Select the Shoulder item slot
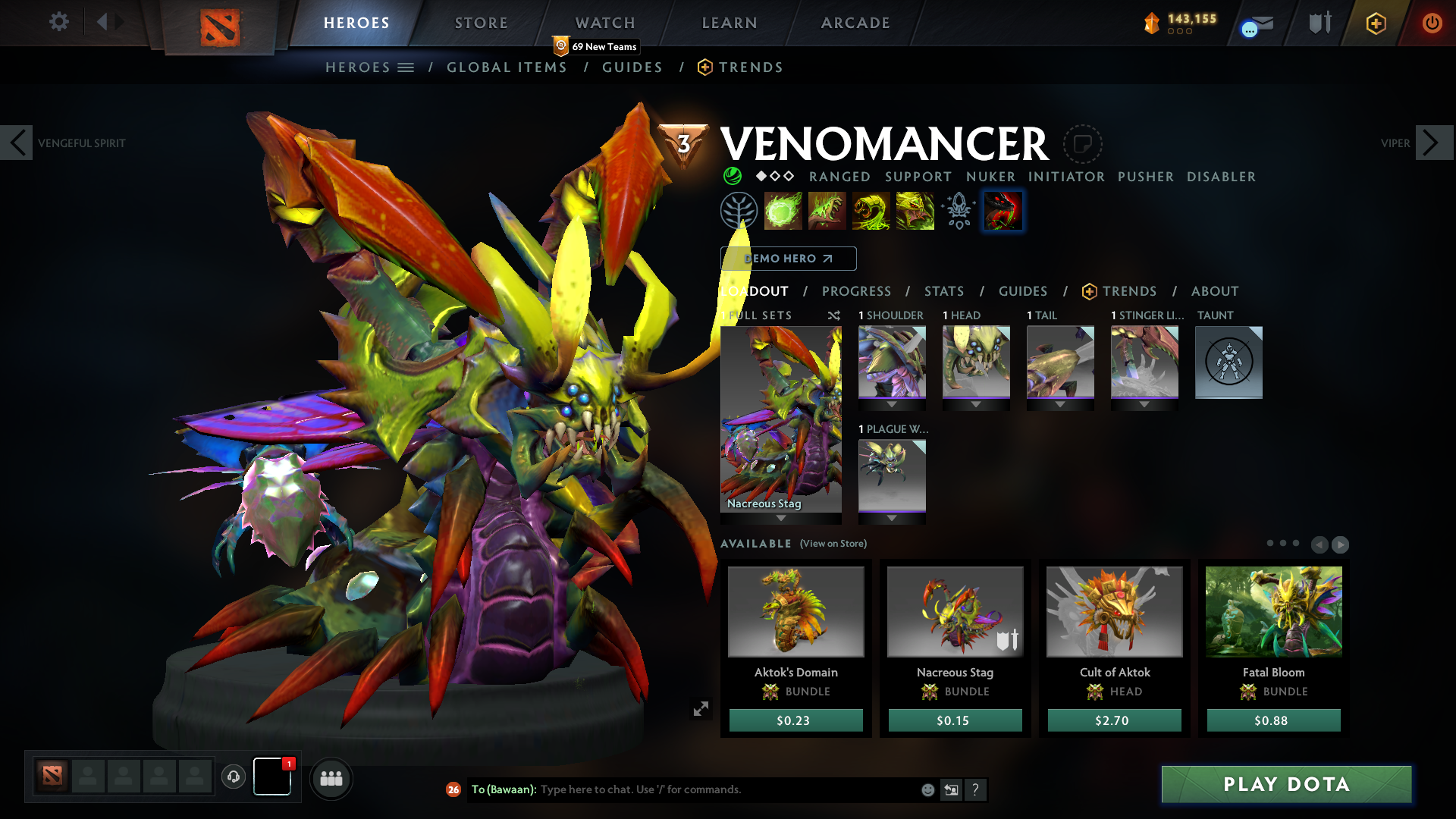1456x819 pixels. pos(892,362)
